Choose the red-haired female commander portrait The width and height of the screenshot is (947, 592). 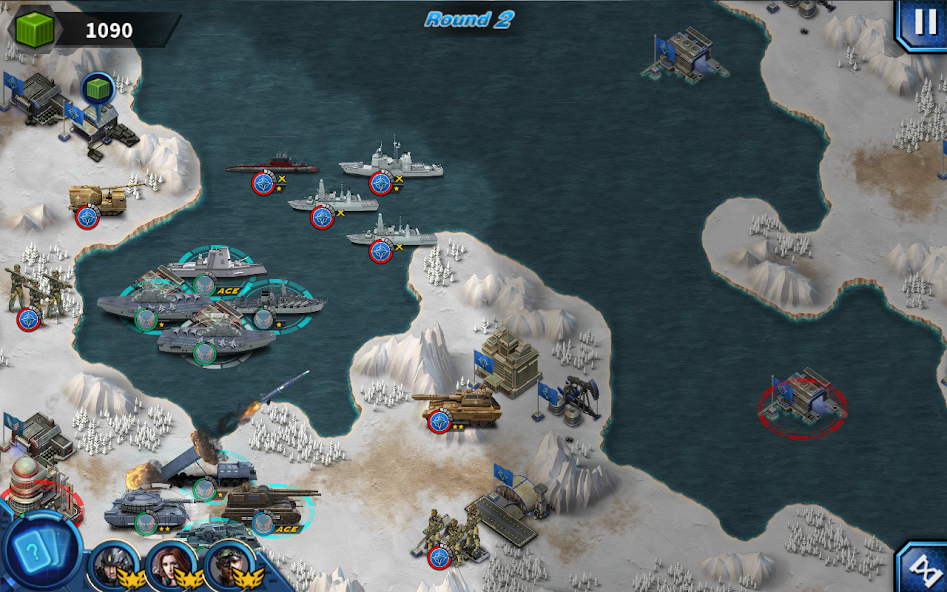click(166, 564)
